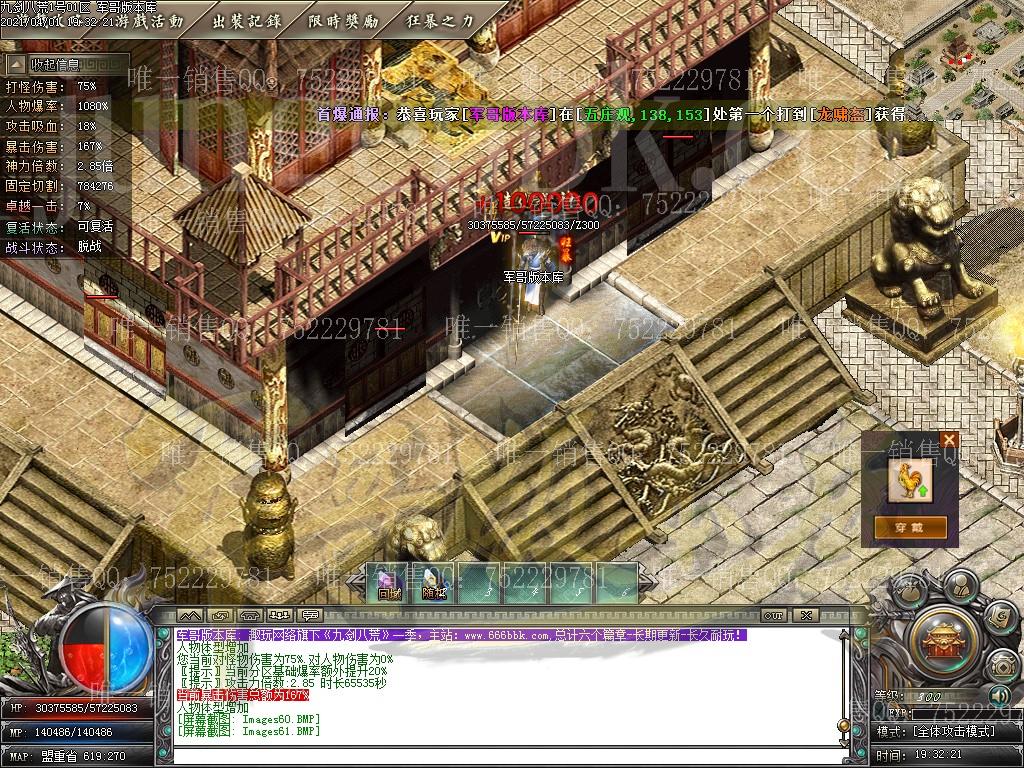The width and height of the screenshot is (1024, 768).
Task: Open the character figure orb
Action: coord(961,585)
